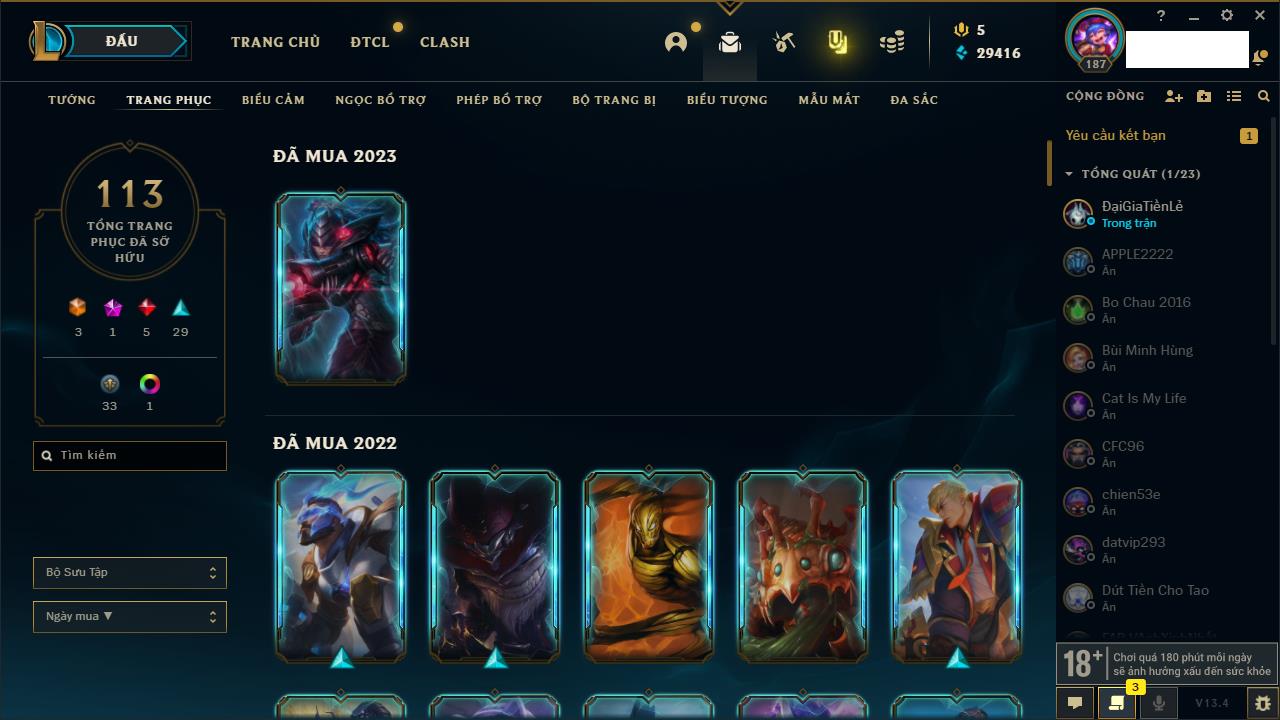This screenshot has height=720, width=1280.
Task: Open the Ngày mua sort dropdown
Action: (130, 617)
